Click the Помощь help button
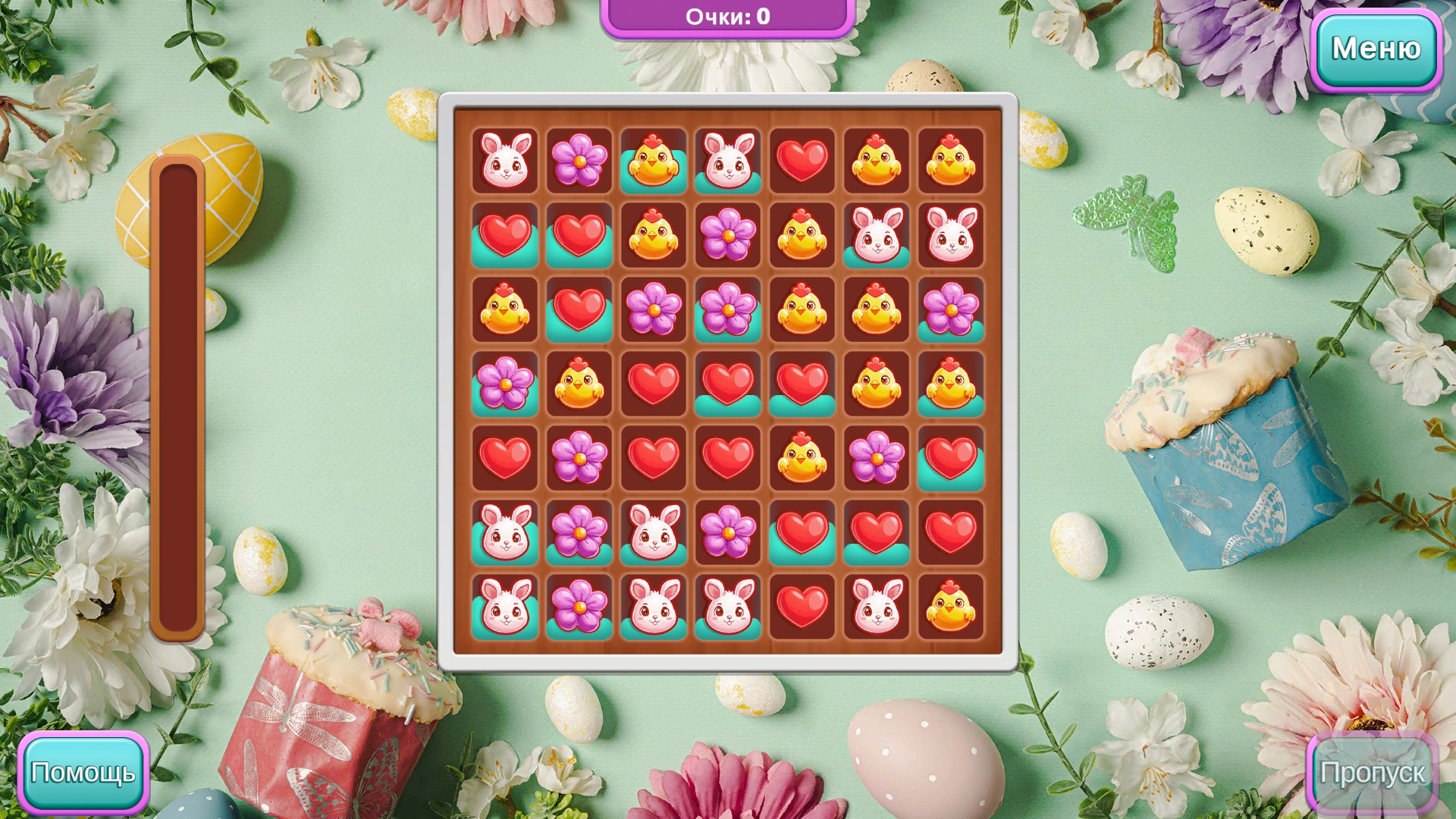Screen dimensions: 1456x819 83,773
